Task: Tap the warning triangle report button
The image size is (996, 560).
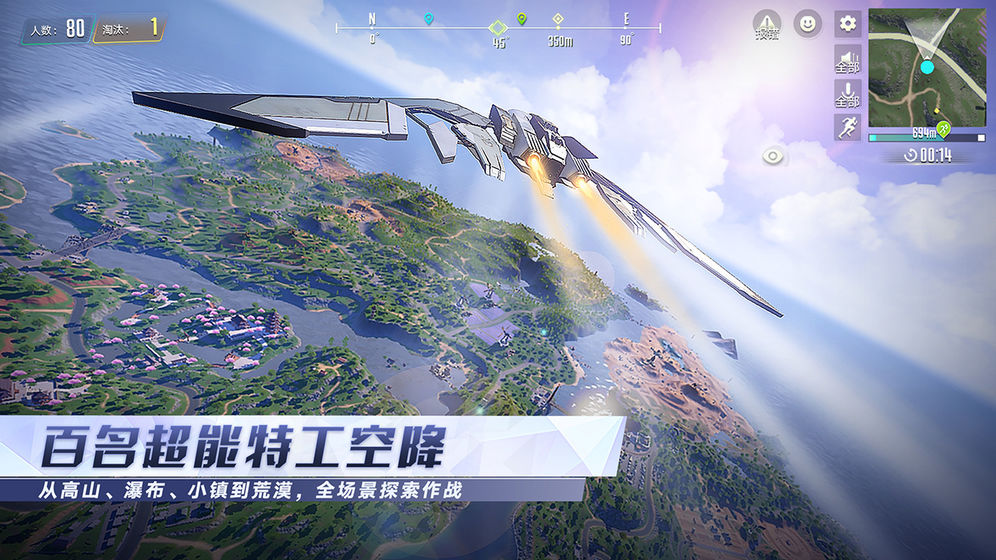Action: [767, 25]
